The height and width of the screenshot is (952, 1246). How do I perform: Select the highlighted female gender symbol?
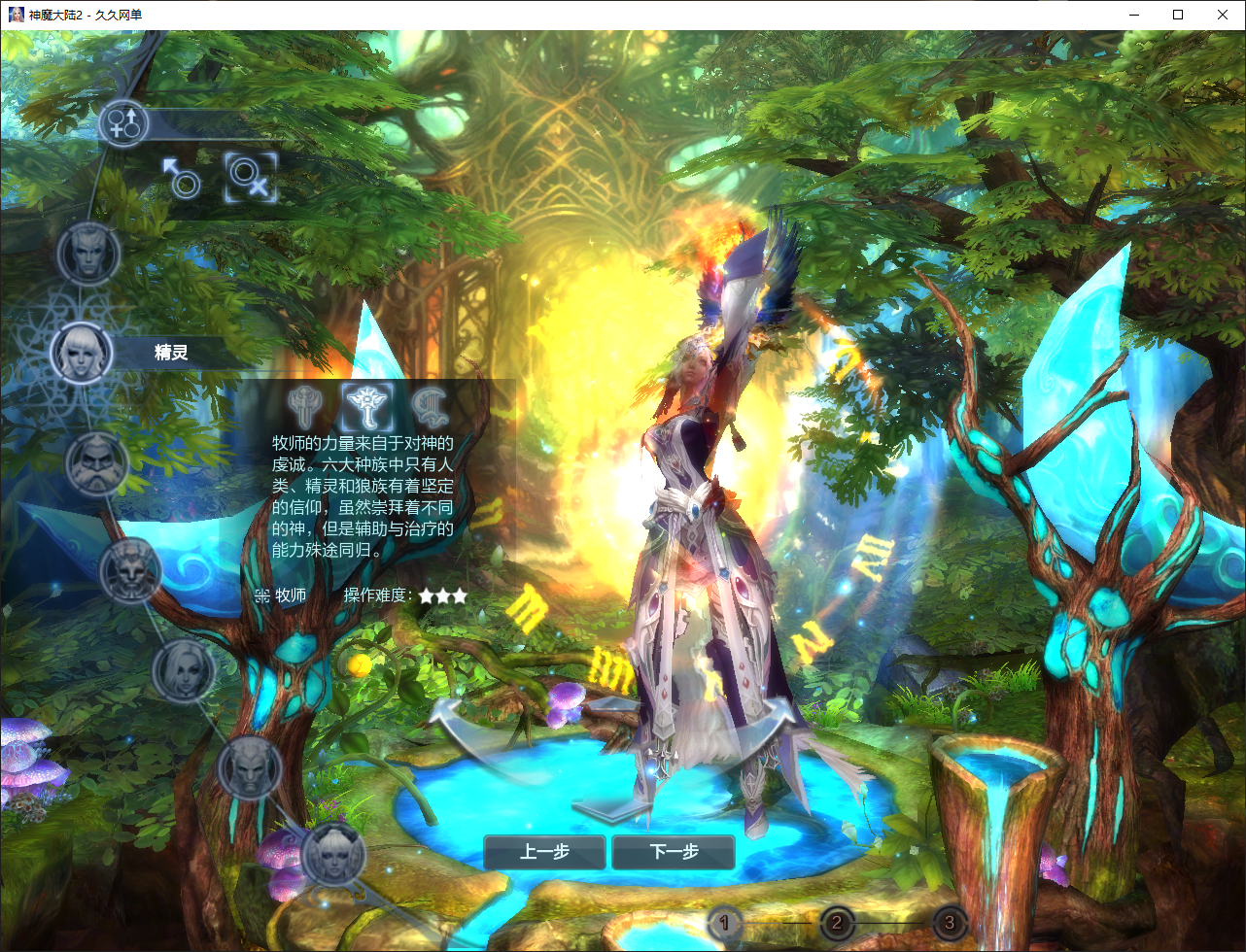(x=251, y=178)
